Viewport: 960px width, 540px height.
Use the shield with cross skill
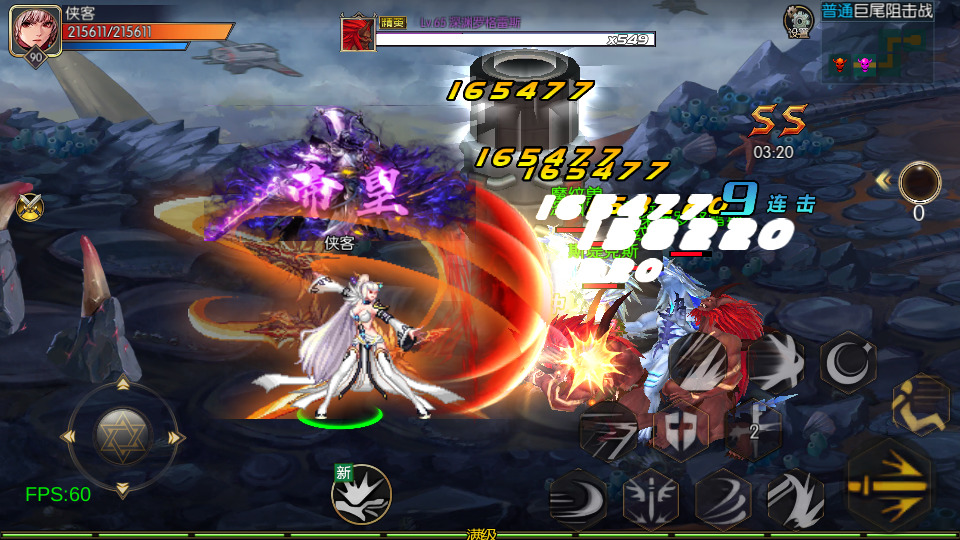pos(681,431)
